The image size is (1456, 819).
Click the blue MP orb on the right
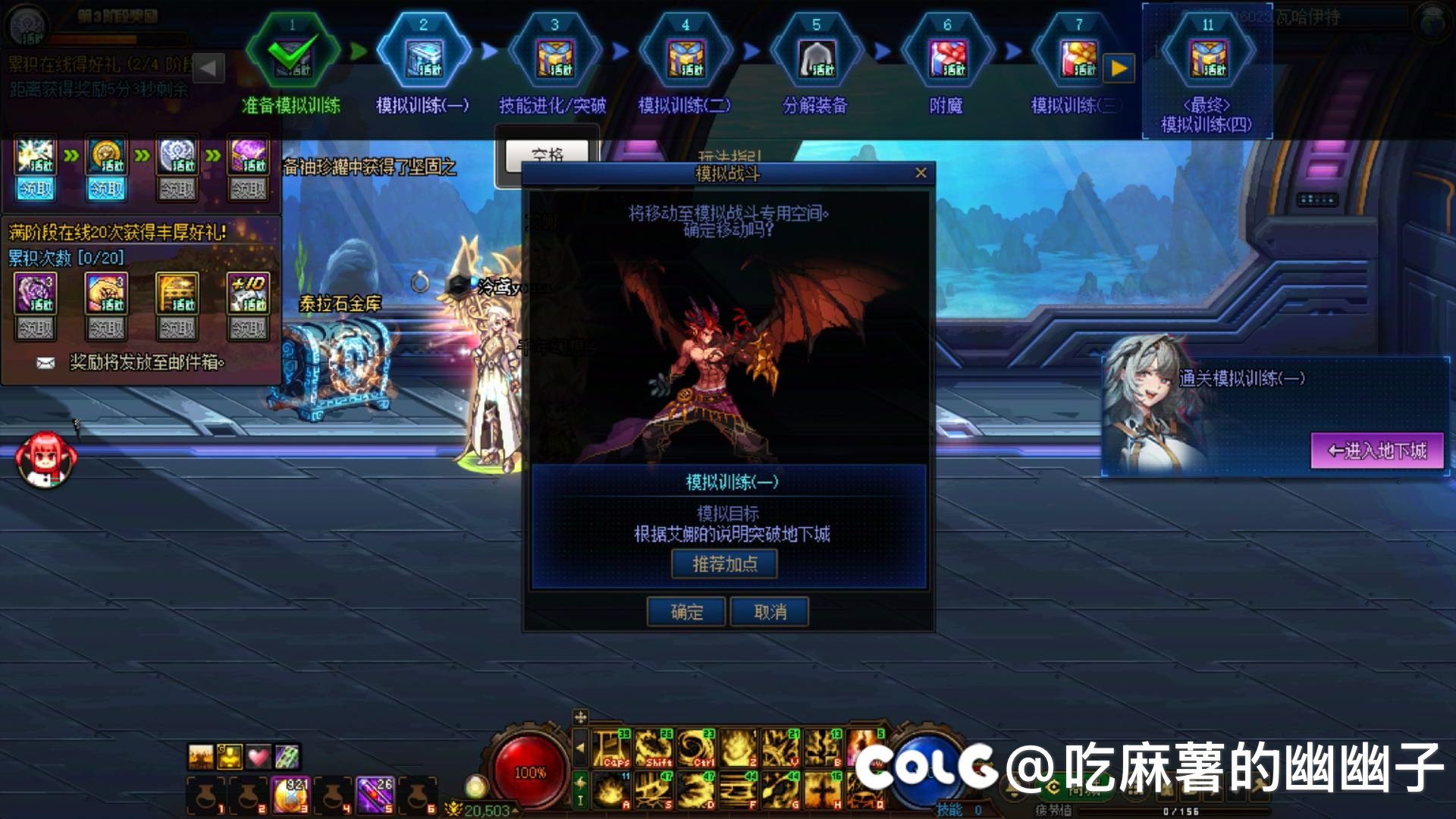(927, 770)
